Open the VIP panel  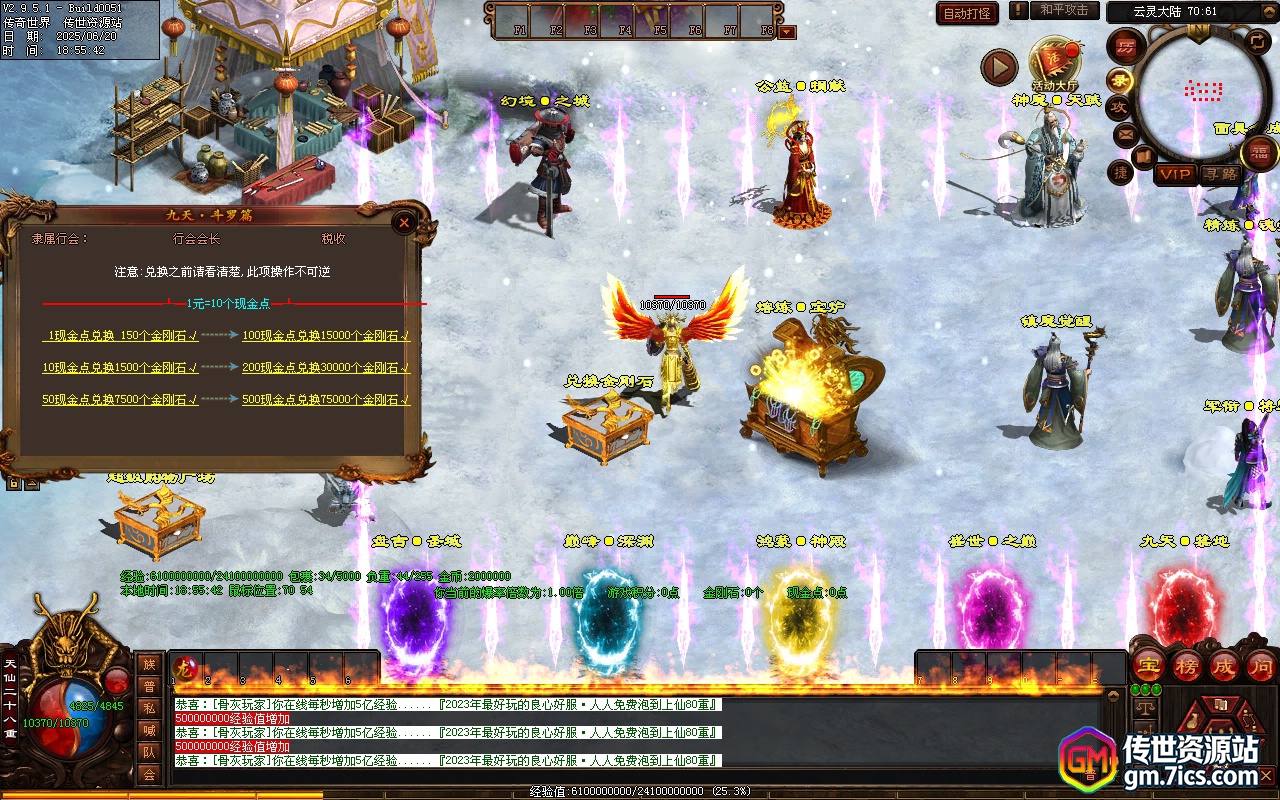(x=1175, y=174)
